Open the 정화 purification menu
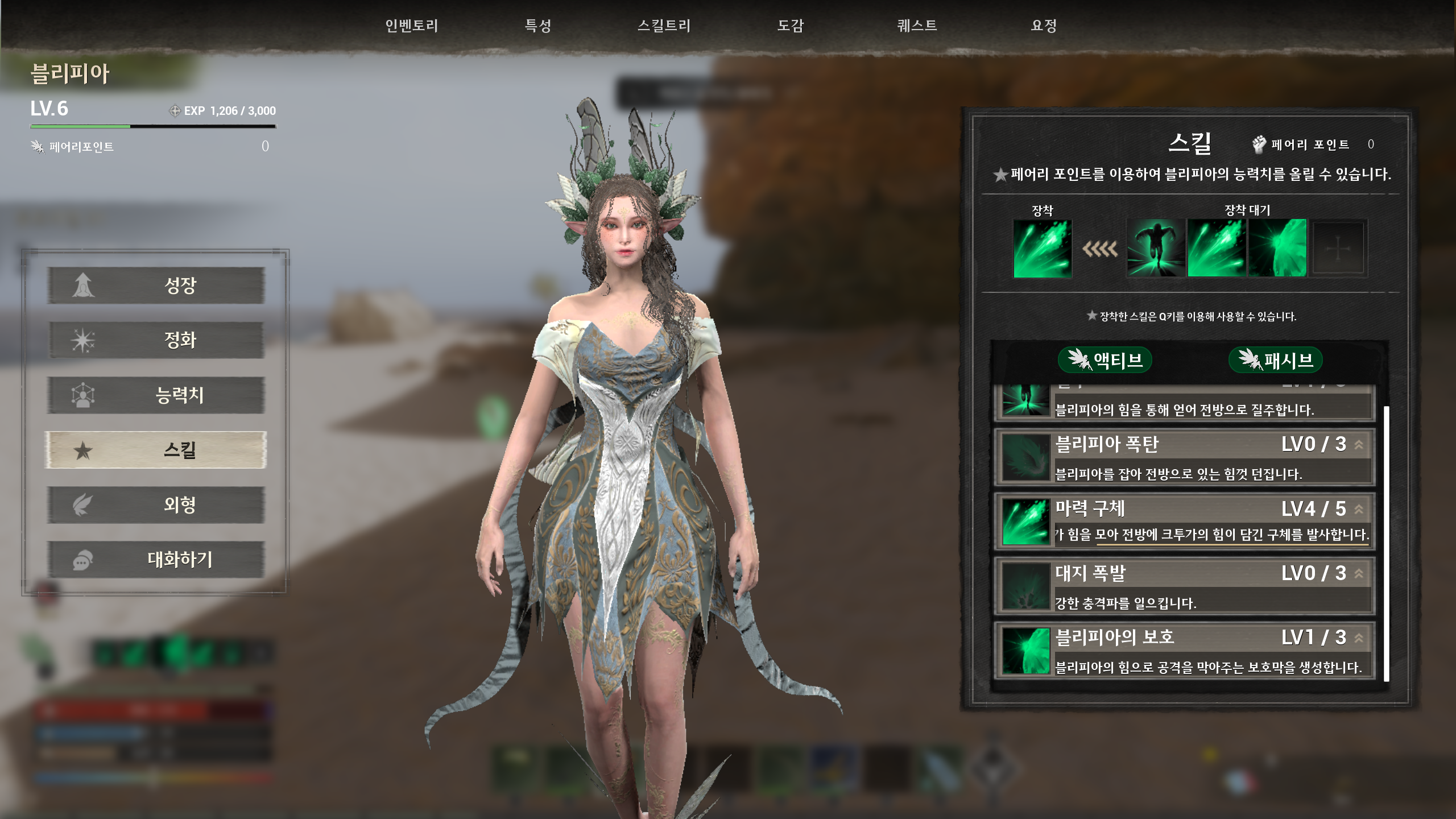The image size is (1456, 819). click(x=156, y=340)
